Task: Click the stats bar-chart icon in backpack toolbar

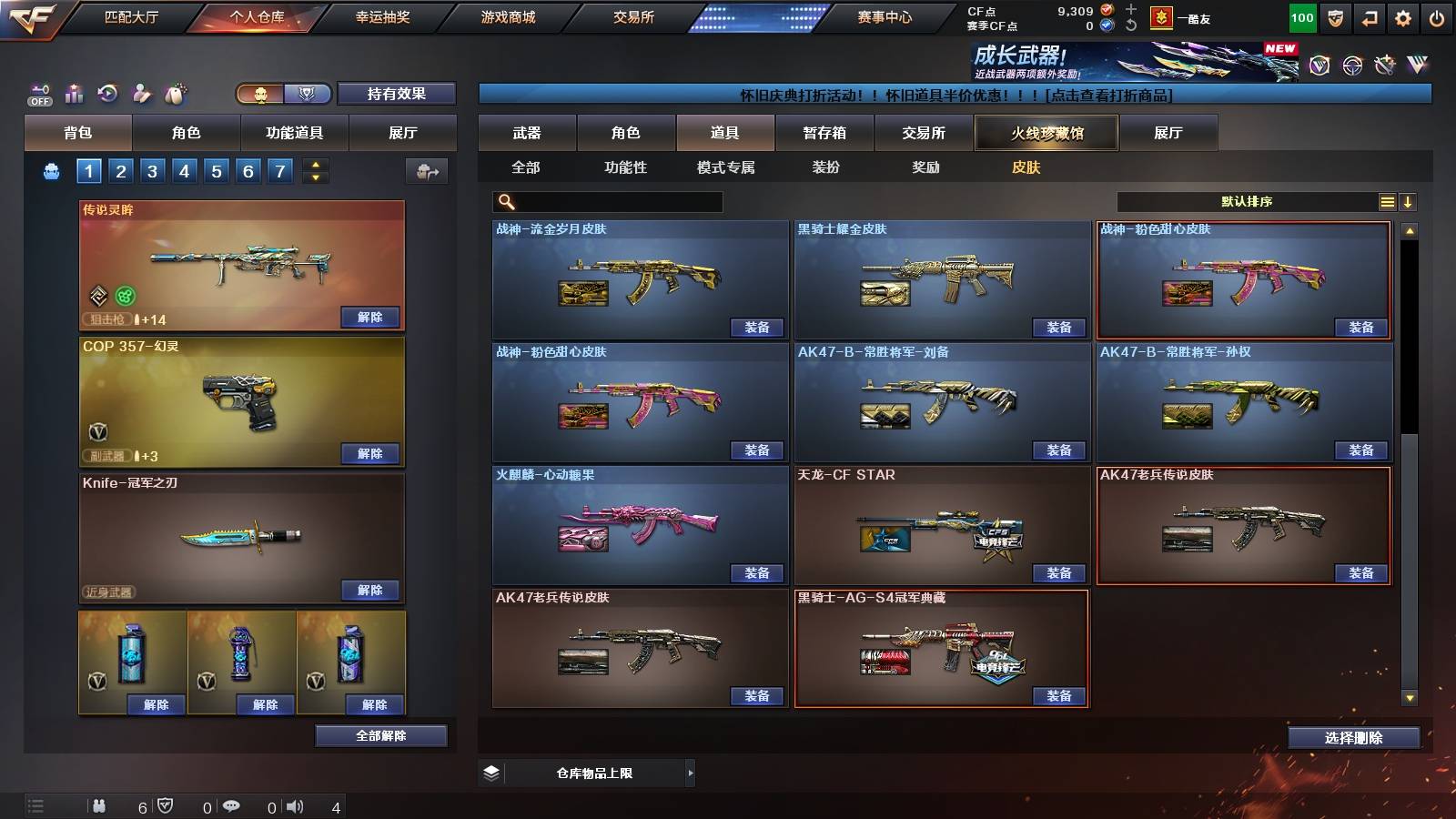Action: point(75,94)
